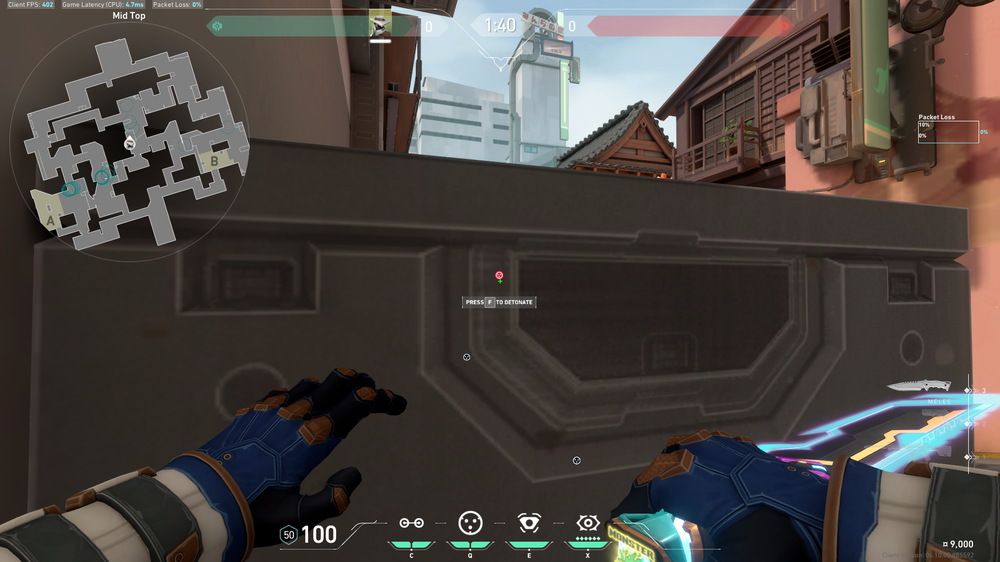This screenshot has height=562, width=1000.
Task: Click the player agent icon on minimap
Action: coord(129,144)
